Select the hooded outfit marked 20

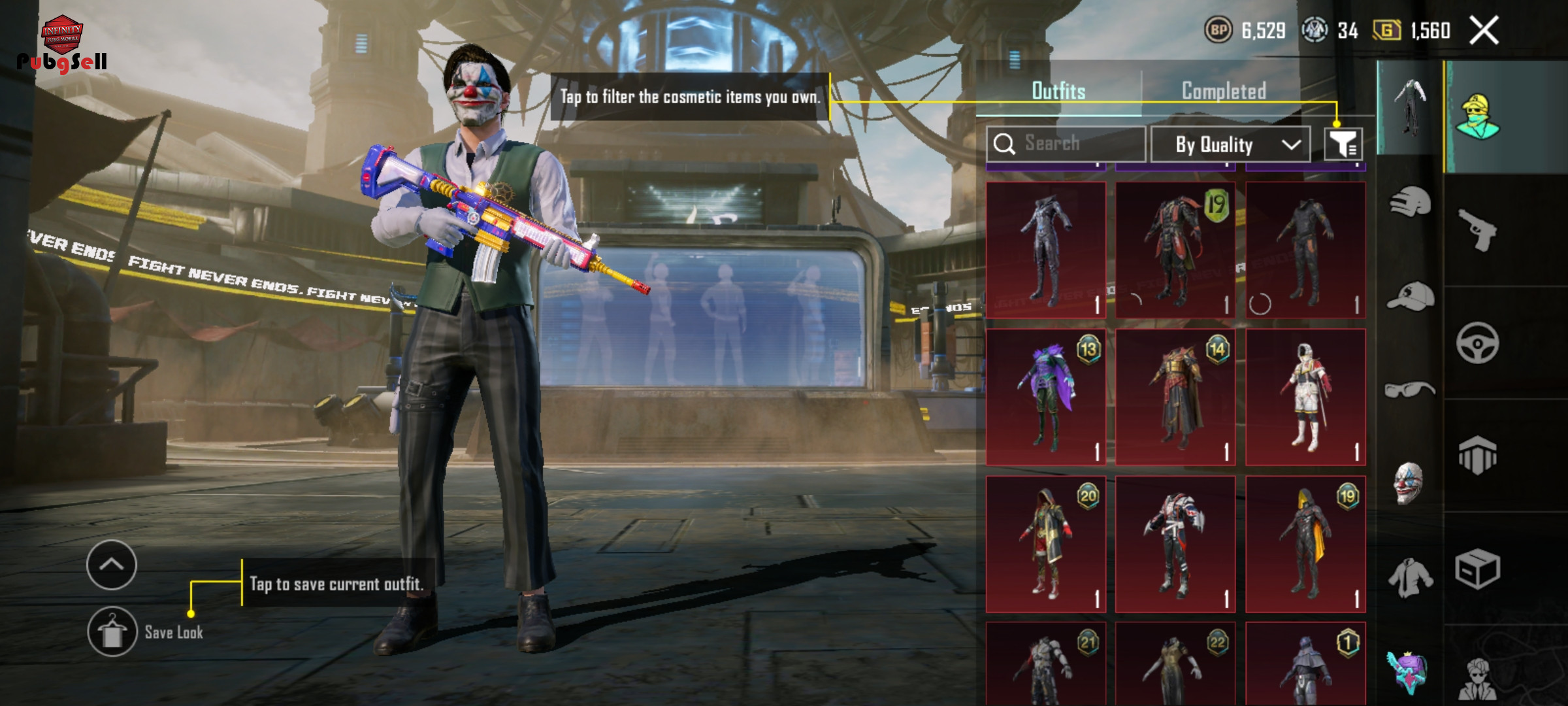1045,544
